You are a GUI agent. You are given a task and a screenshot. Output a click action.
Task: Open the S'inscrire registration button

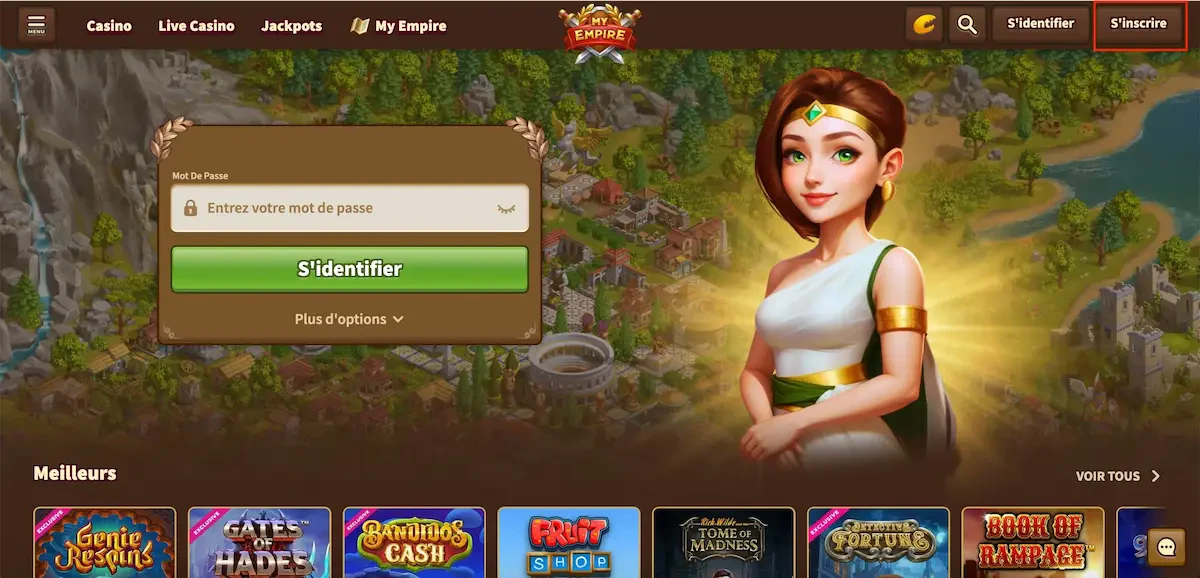(x=1138, y=24)
